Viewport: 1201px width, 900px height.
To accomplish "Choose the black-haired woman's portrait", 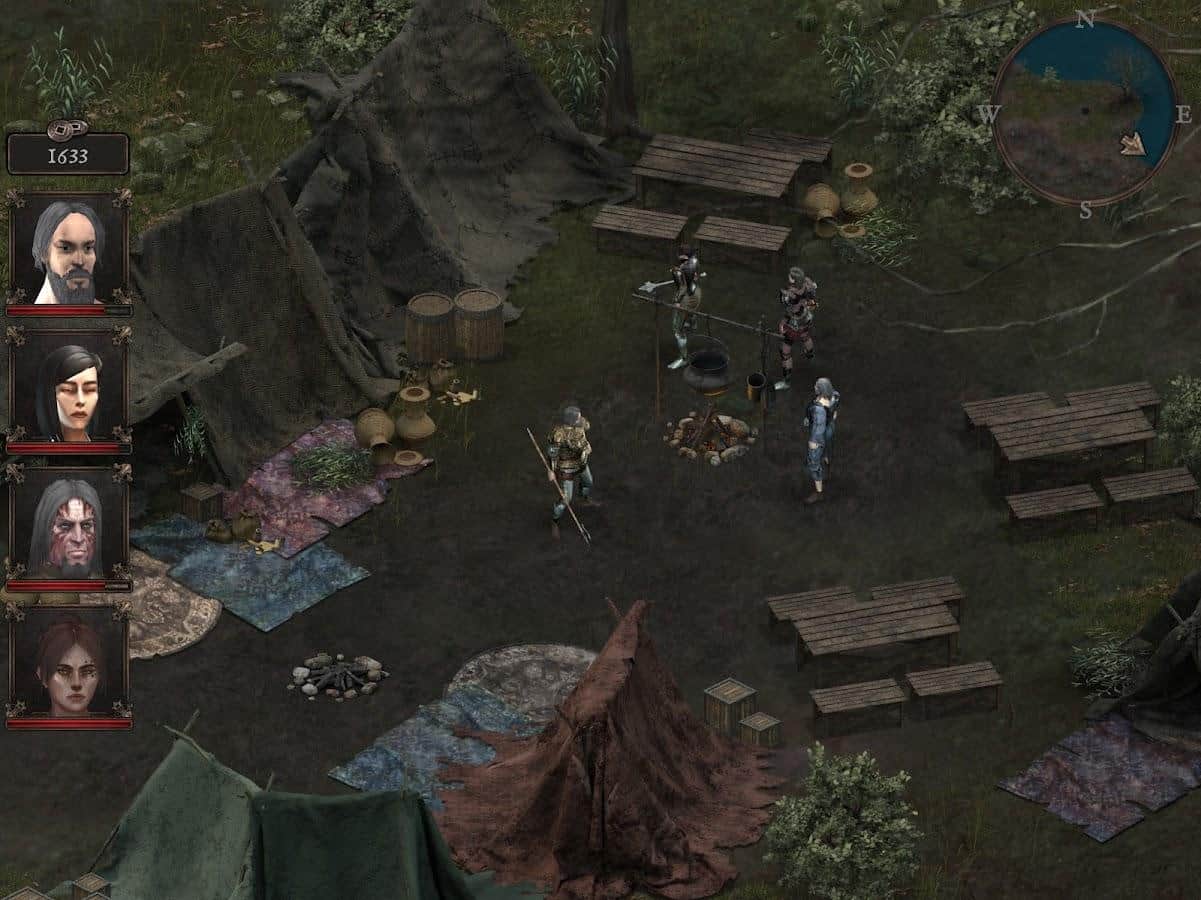I will [x=68, y=388].
